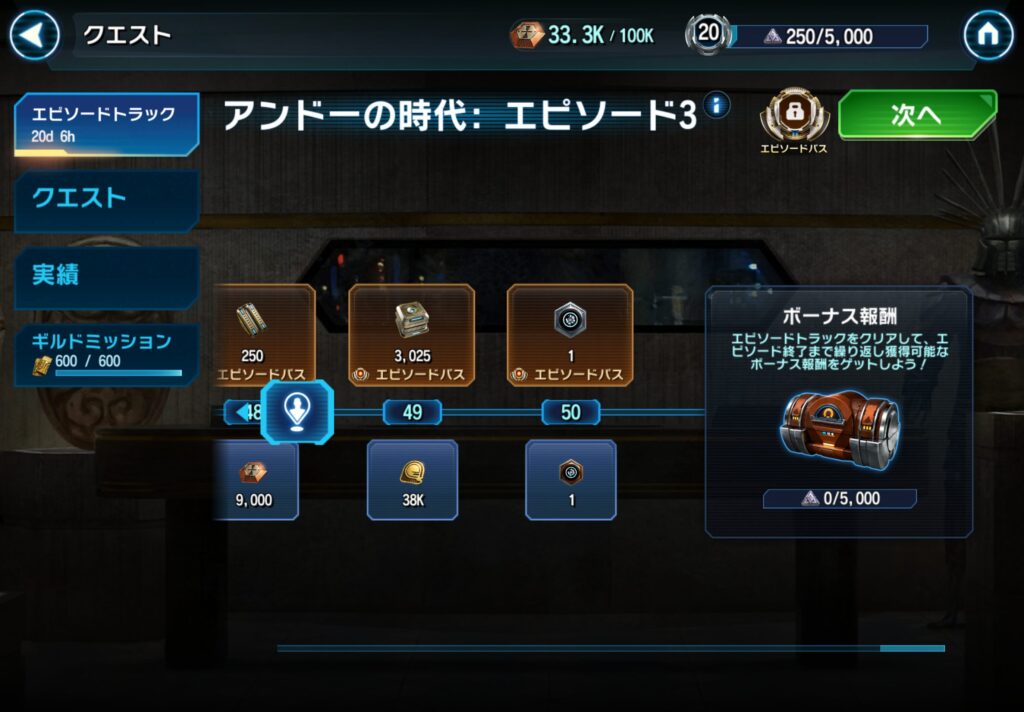Go back using the top-left arrow button
1024x712 pixels.
[35, 36]
